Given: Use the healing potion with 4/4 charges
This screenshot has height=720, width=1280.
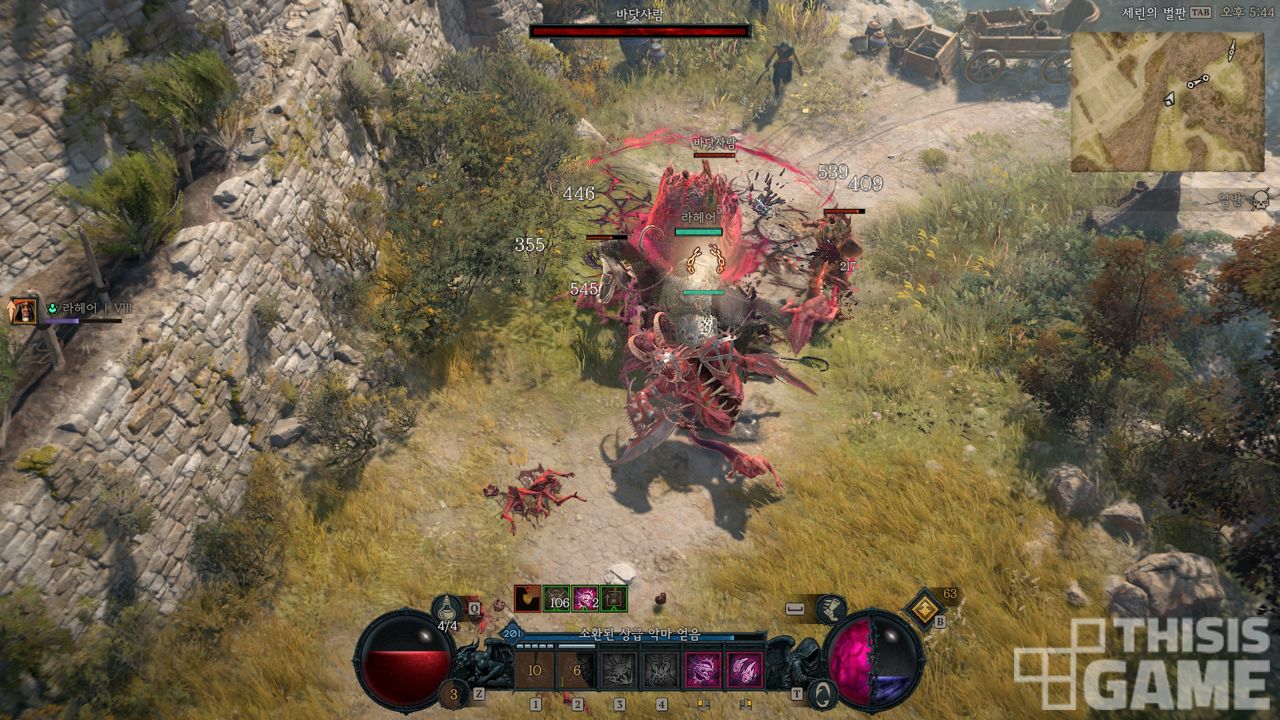Looking at the screenshot, I should tap(447, 609).
